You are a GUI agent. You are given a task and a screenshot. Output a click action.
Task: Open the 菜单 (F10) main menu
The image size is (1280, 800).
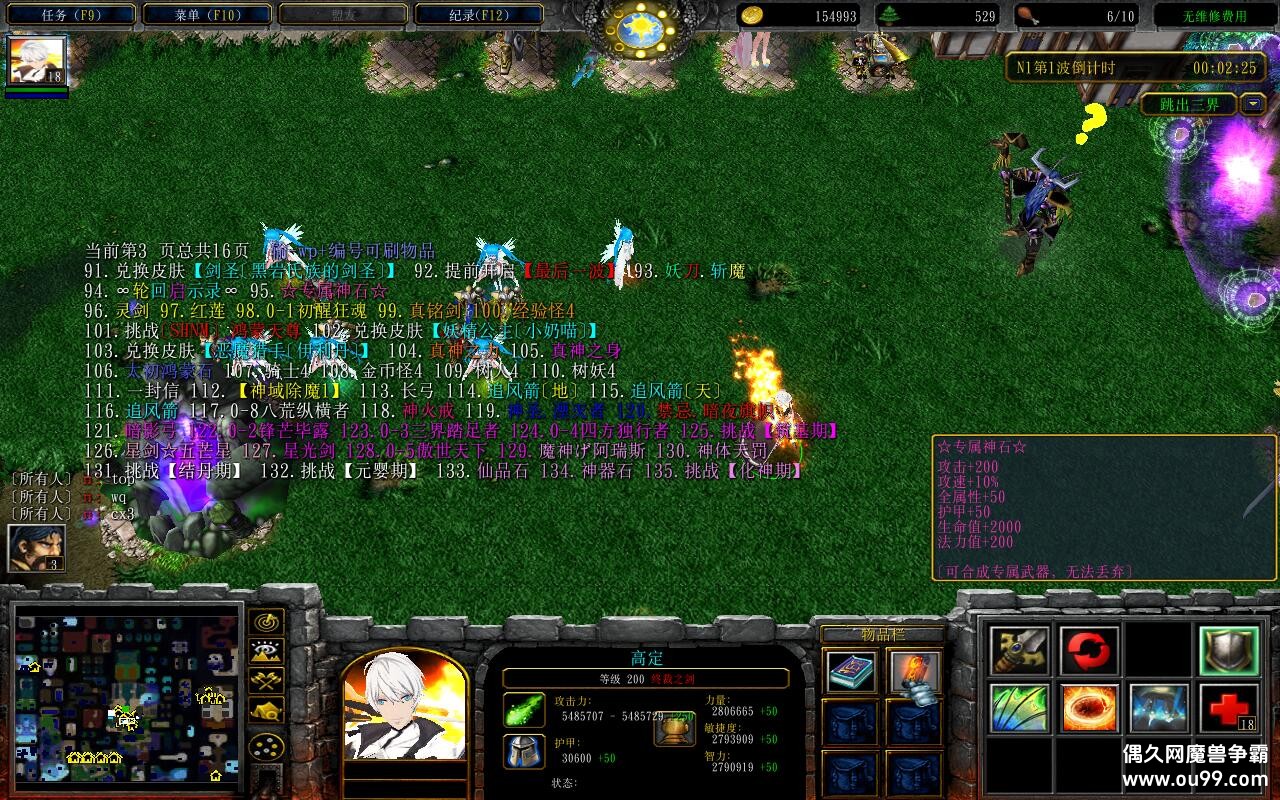click(x=207, y=15)
